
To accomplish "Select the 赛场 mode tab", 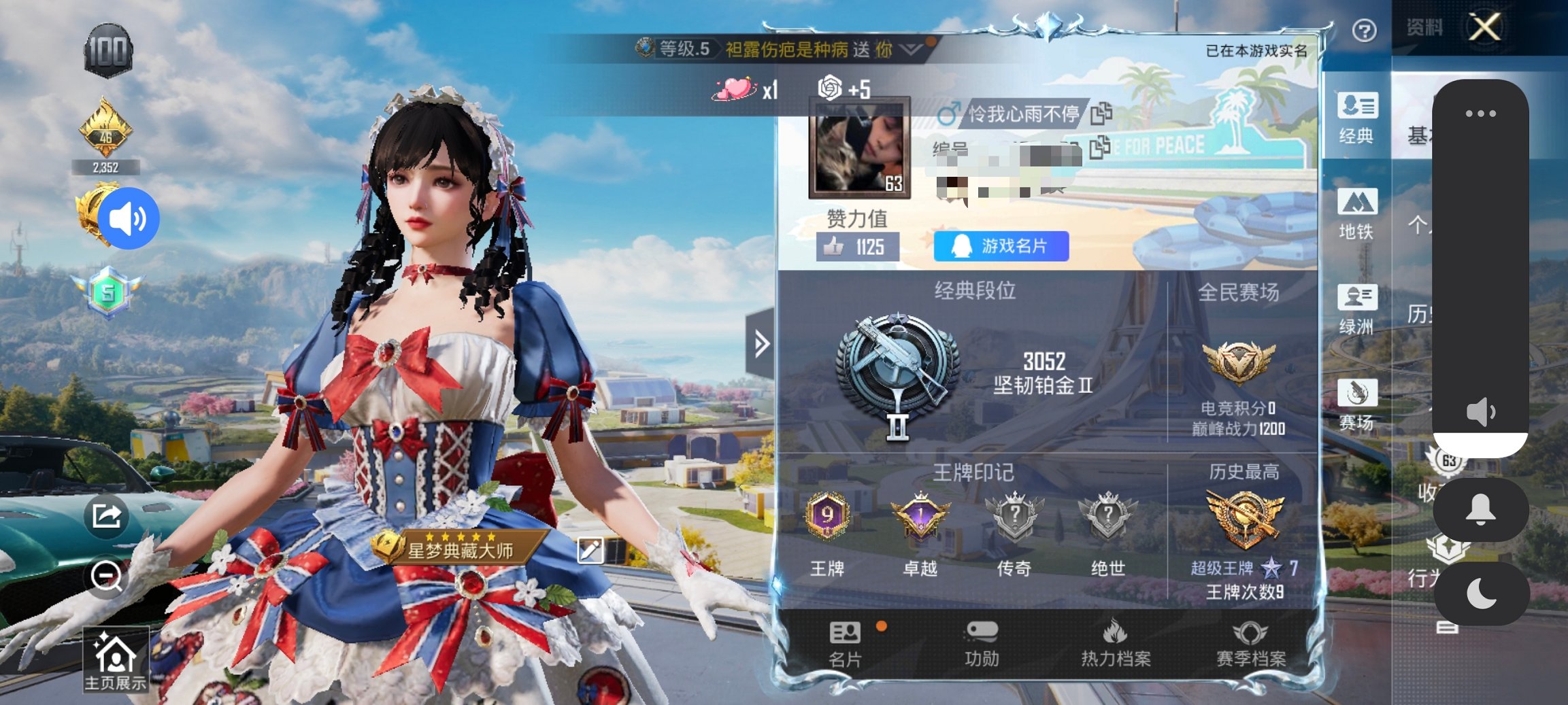I will point(1356,405).
